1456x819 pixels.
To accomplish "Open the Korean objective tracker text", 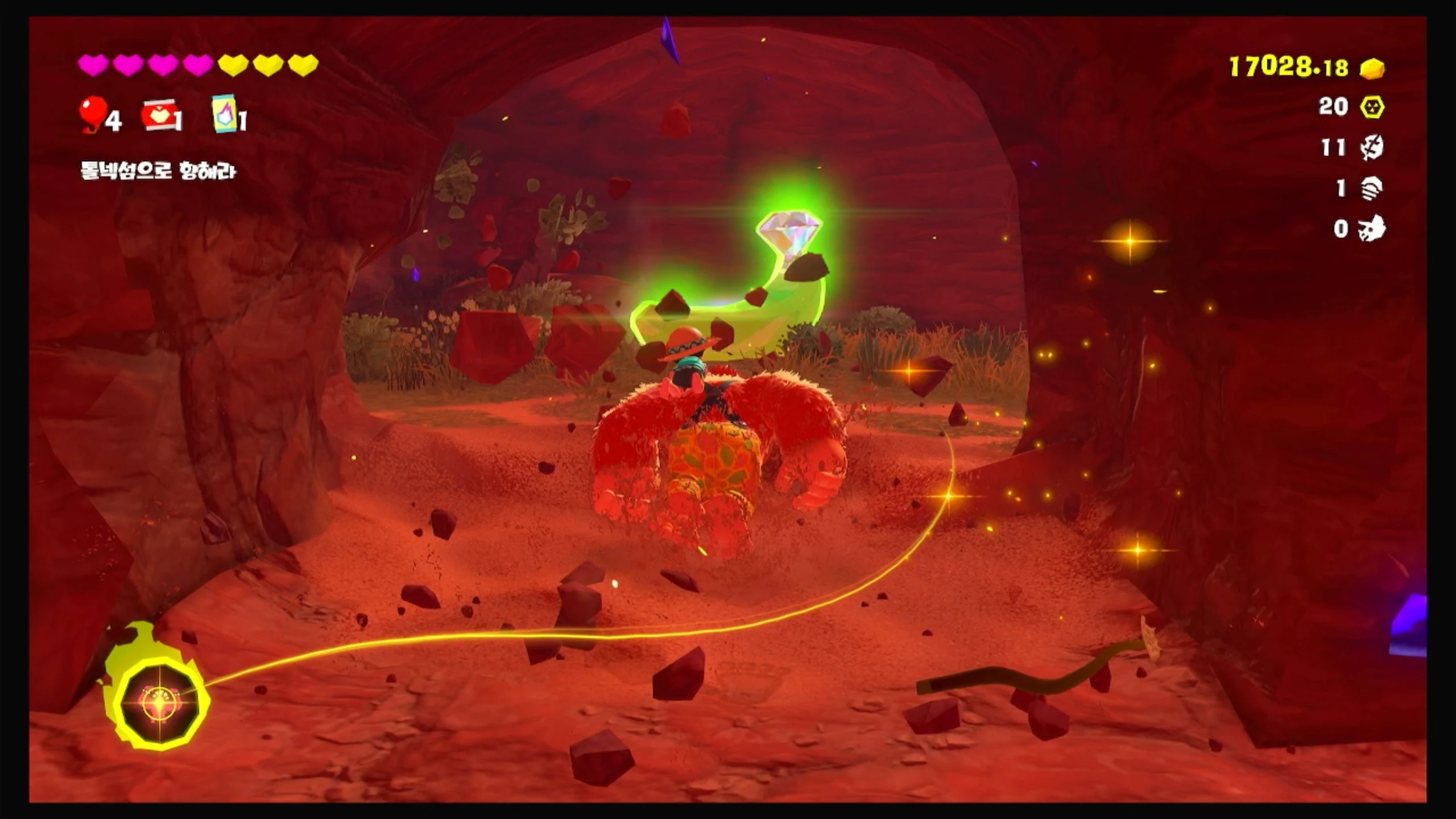I will [x=158, y=171].
